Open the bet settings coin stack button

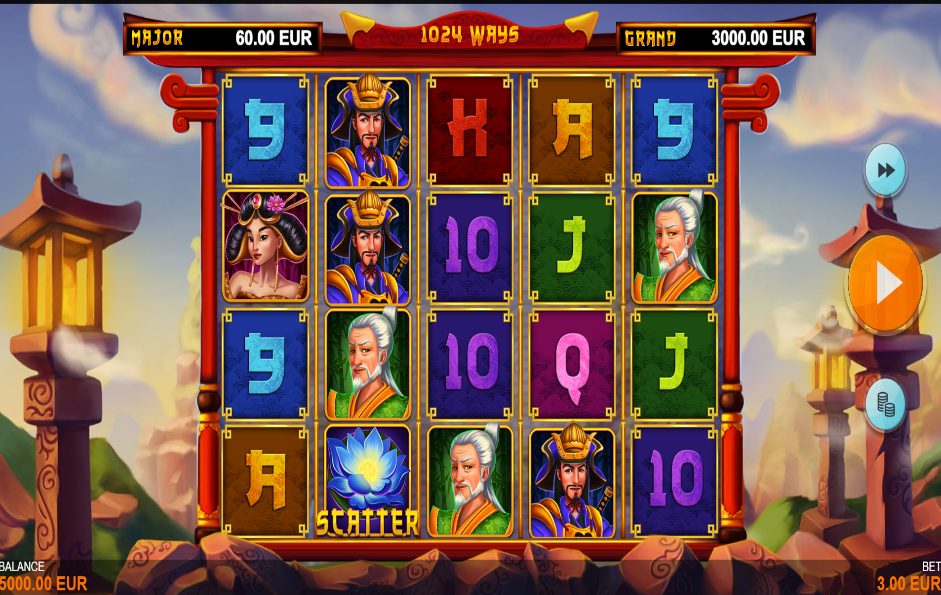[885, 404]
